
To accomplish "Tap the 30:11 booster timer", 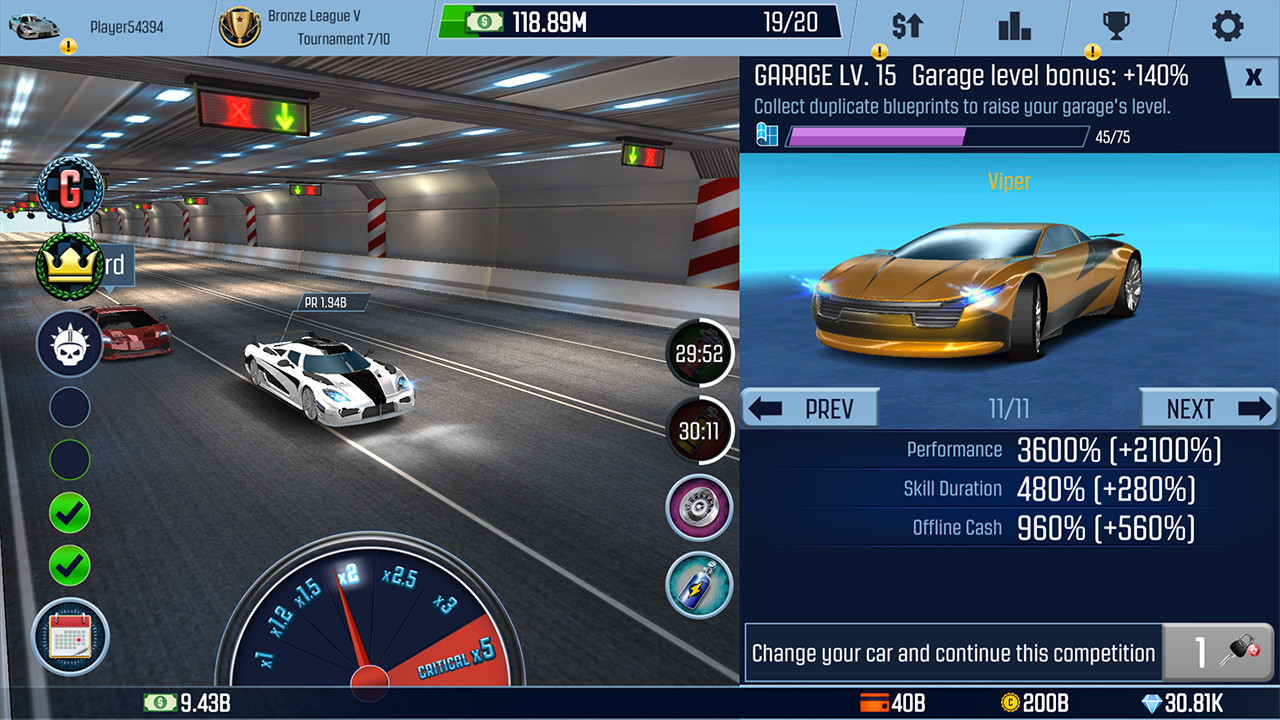I will pyautogui.click(x=699, y=430).
